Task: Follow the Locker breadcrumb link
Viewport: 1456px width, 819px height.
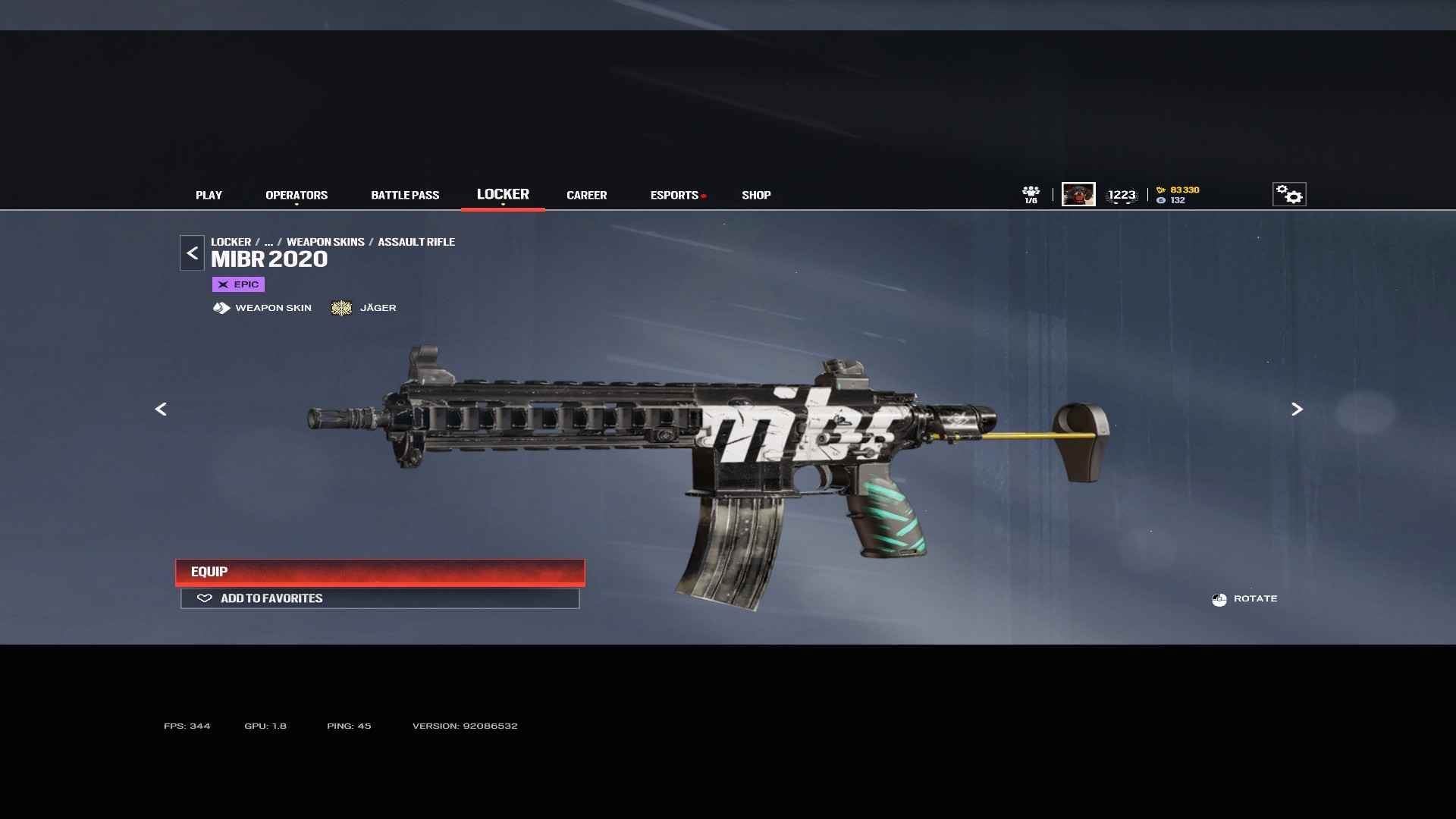Action: tap(231, 242)
